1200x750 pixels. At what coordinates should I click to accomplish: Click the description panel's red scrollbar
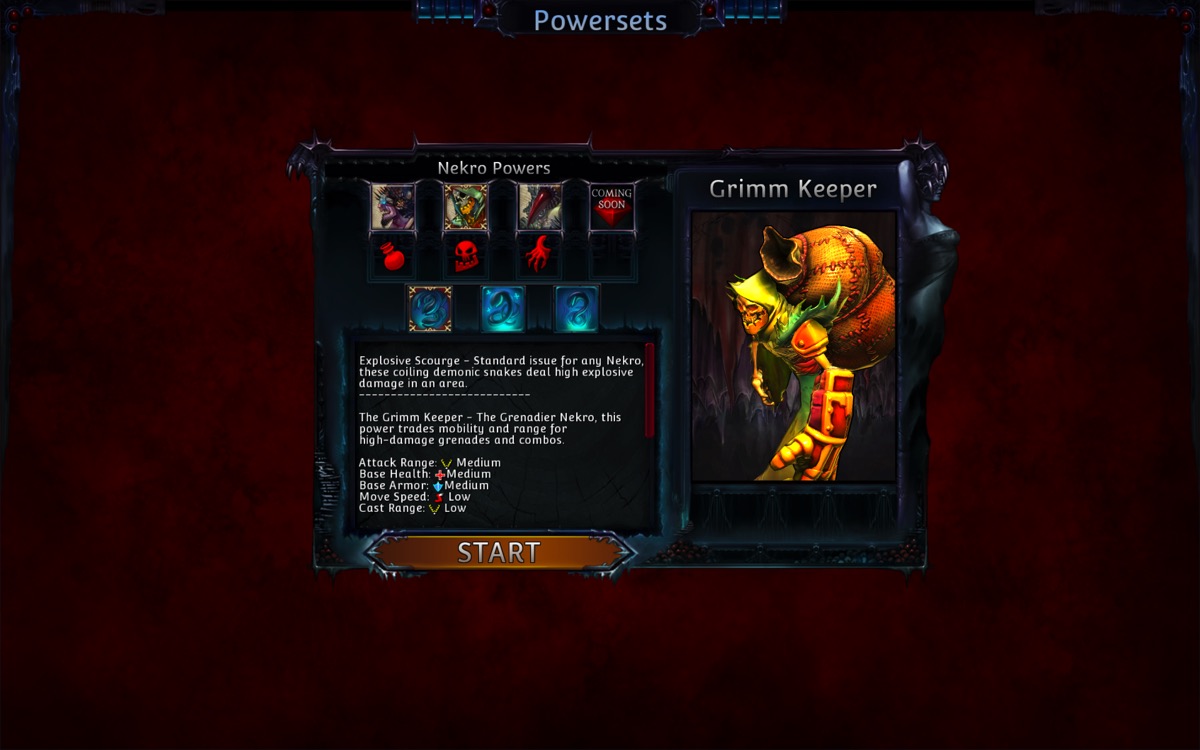coord(650,390)
